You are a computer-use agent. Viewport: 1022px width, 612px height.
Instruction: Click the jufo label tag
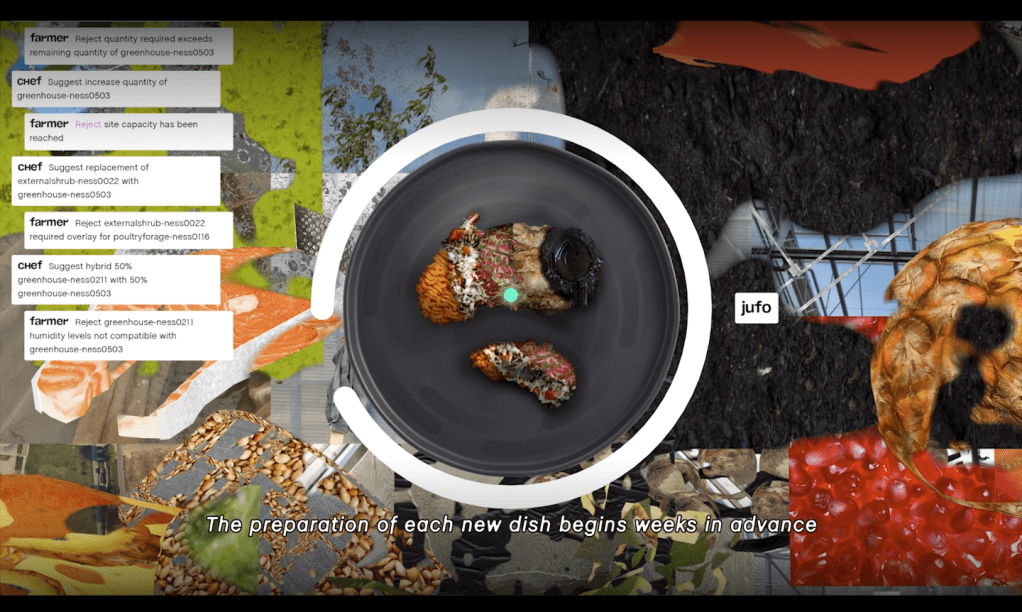pyautogui.click(x=756, y=308)
